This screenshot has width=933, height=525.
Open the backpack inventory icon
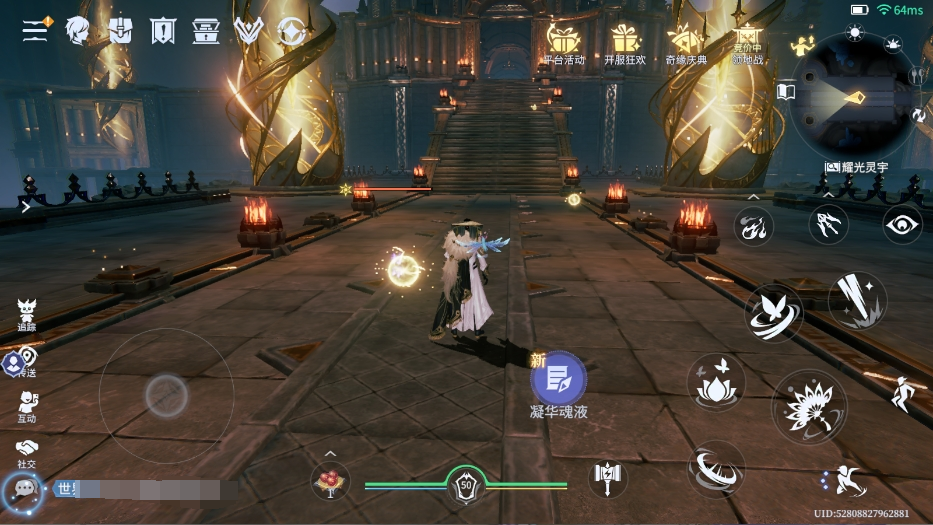(x=120, y=31)
